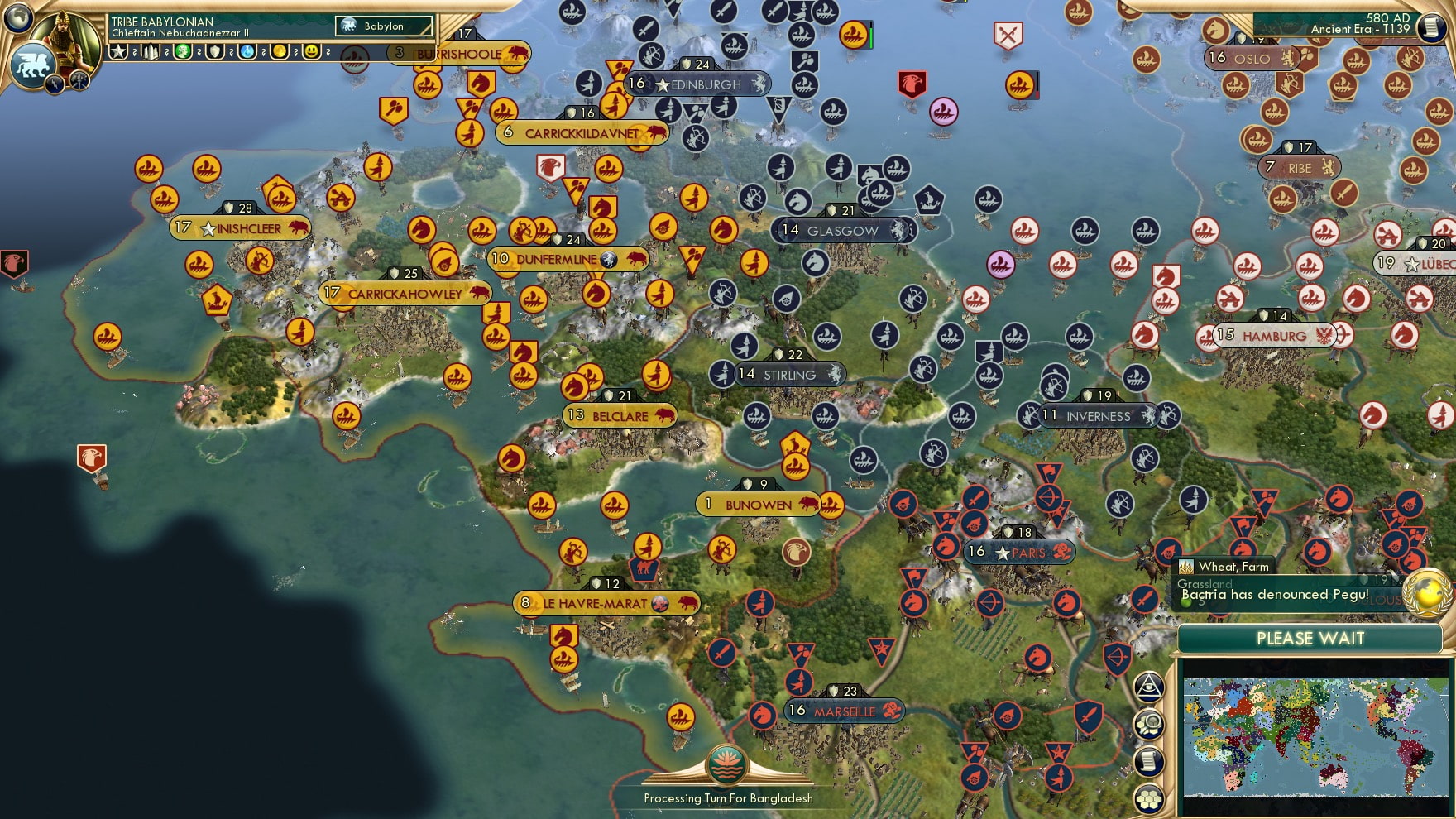This screenshot has height=819, width=1456.
Task: Click the science flask icon in status bar
Action: (x=246, y=51)
